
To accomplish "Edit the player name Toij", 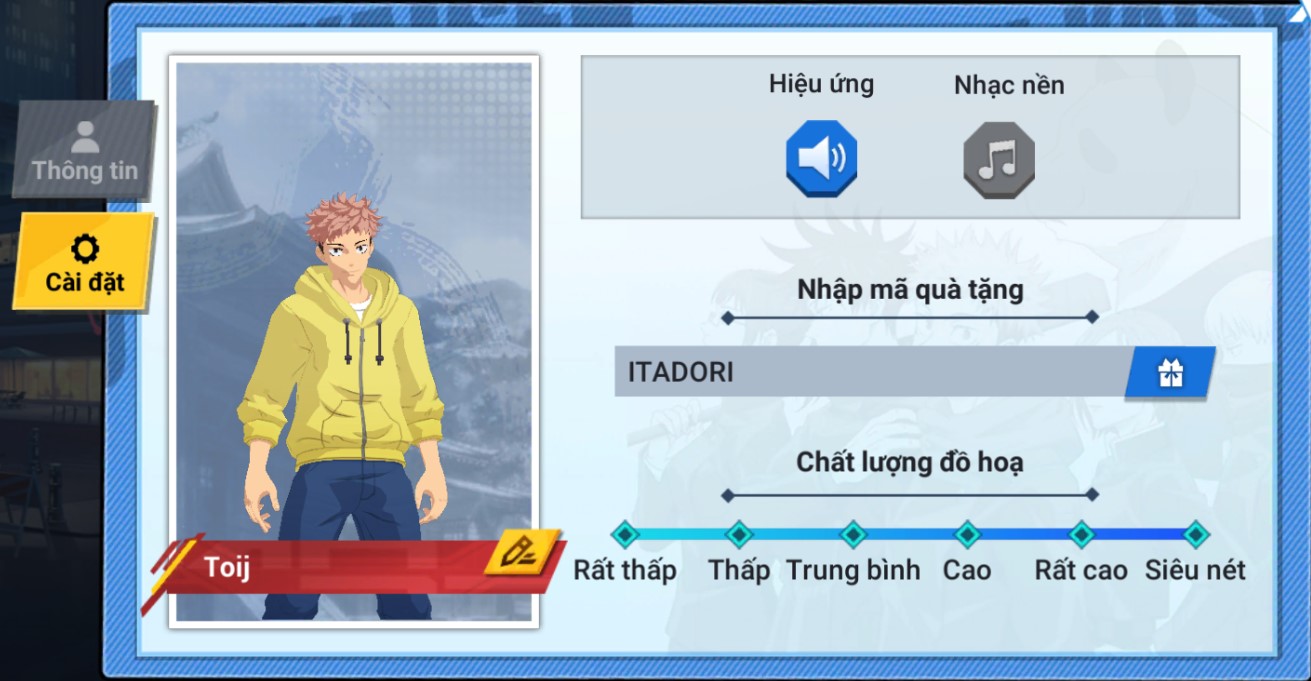I will click(520, 552).
